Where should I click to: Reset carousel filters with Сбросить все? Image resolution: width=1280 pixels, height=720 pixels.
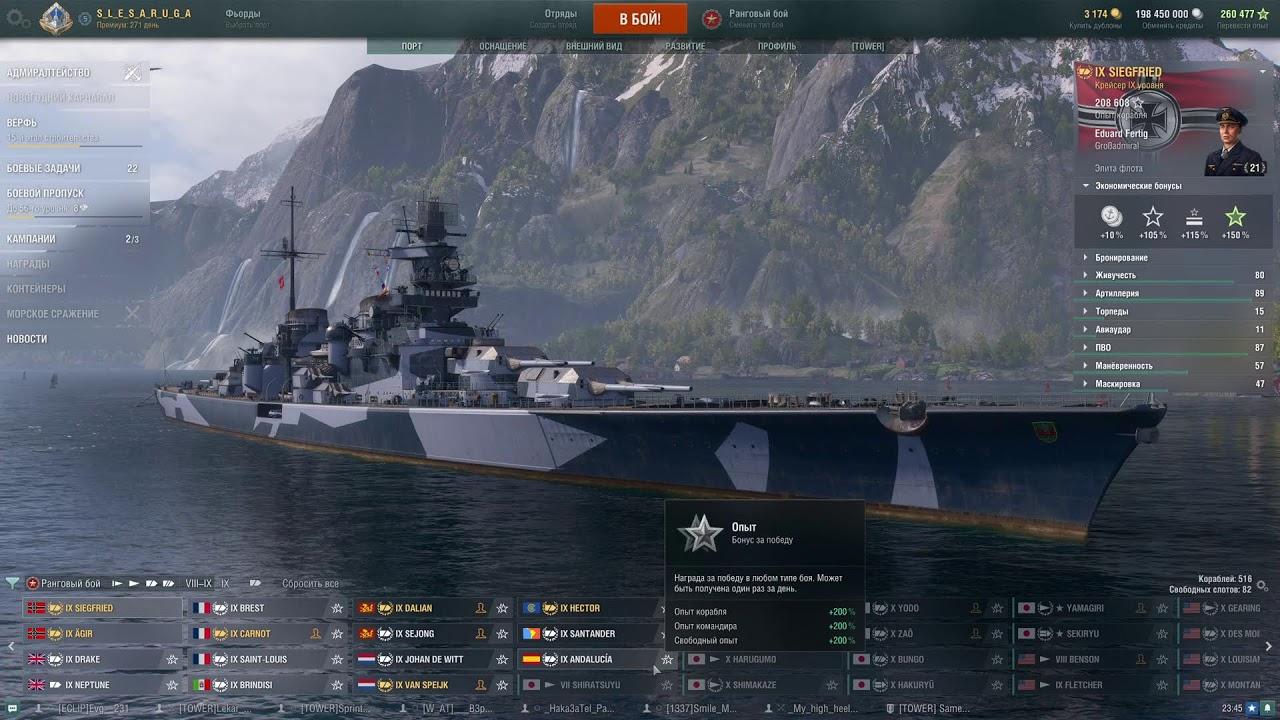coord(310,584)
